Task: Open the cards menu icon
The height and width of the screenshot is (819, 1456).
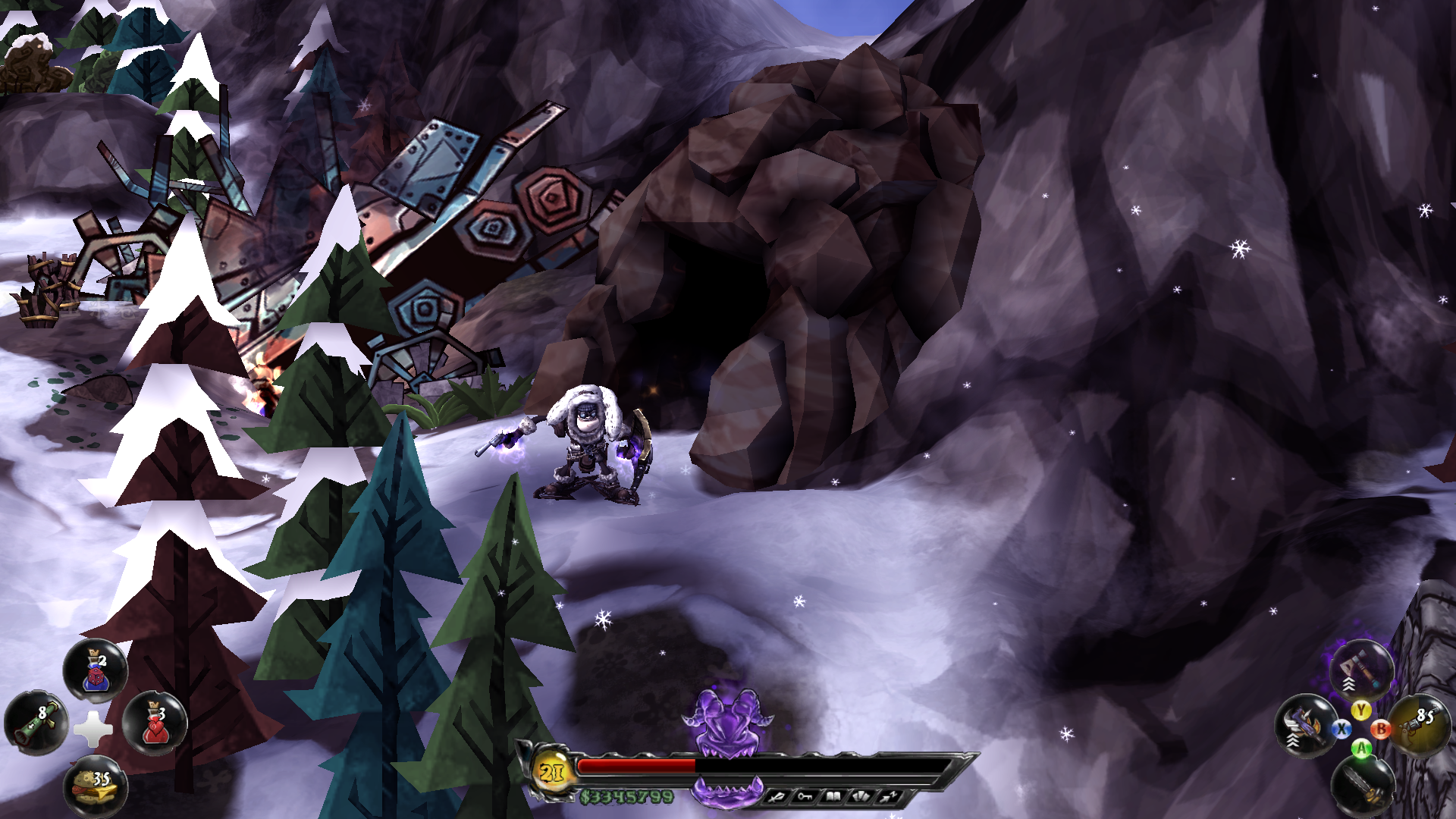Action: (861, 796)
